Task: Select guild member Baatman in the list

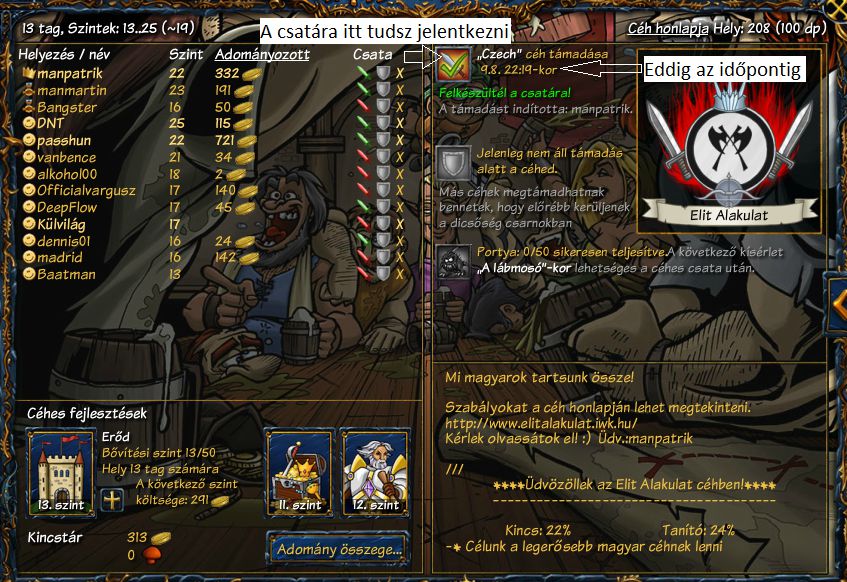Action: 66,273
